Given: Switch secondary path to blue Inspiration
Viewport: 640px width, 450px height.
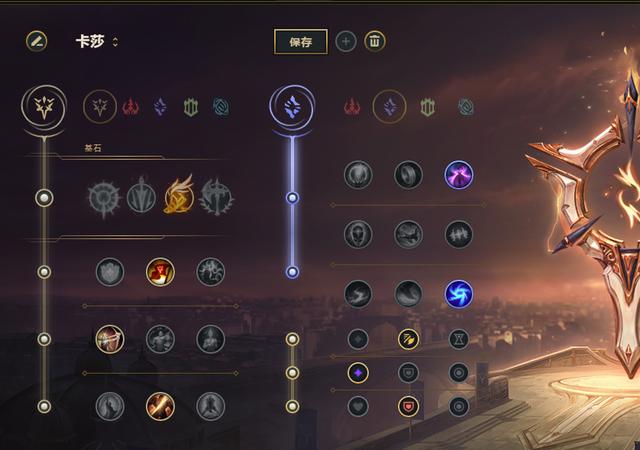Looking at the screenshot, I should pyautogui.click(x=466, y=106).
